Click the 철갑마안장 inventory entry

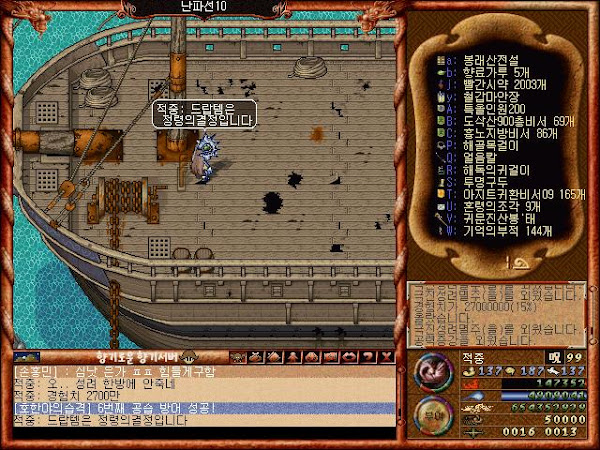482,97
